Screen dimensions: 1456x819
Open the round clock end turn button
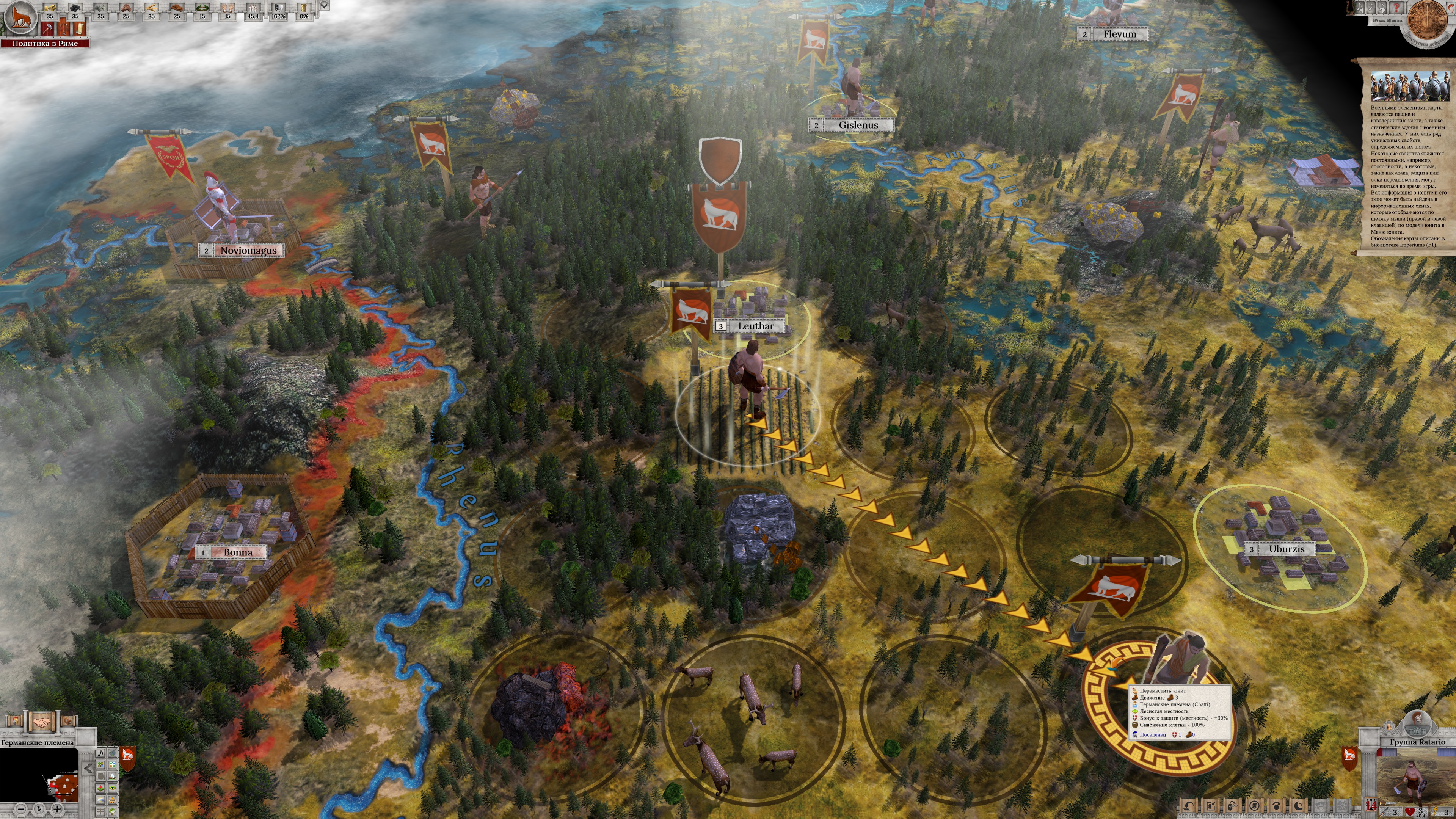click(x=1428, y=23)
